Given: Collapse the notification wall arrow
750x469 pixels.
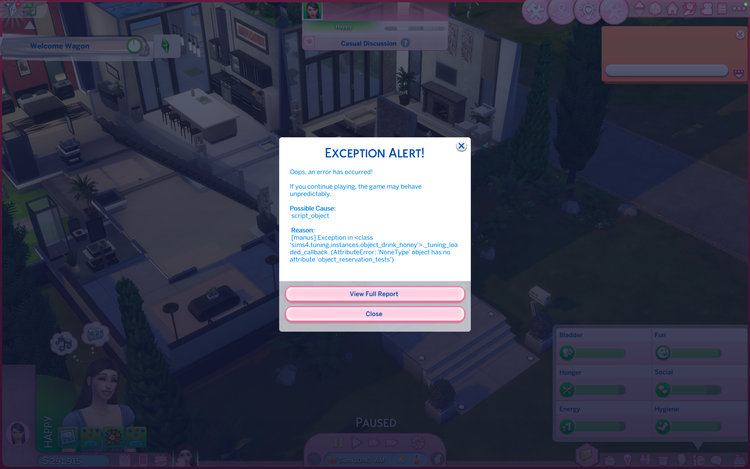Looking at the screenshot, I should (738, 70).
